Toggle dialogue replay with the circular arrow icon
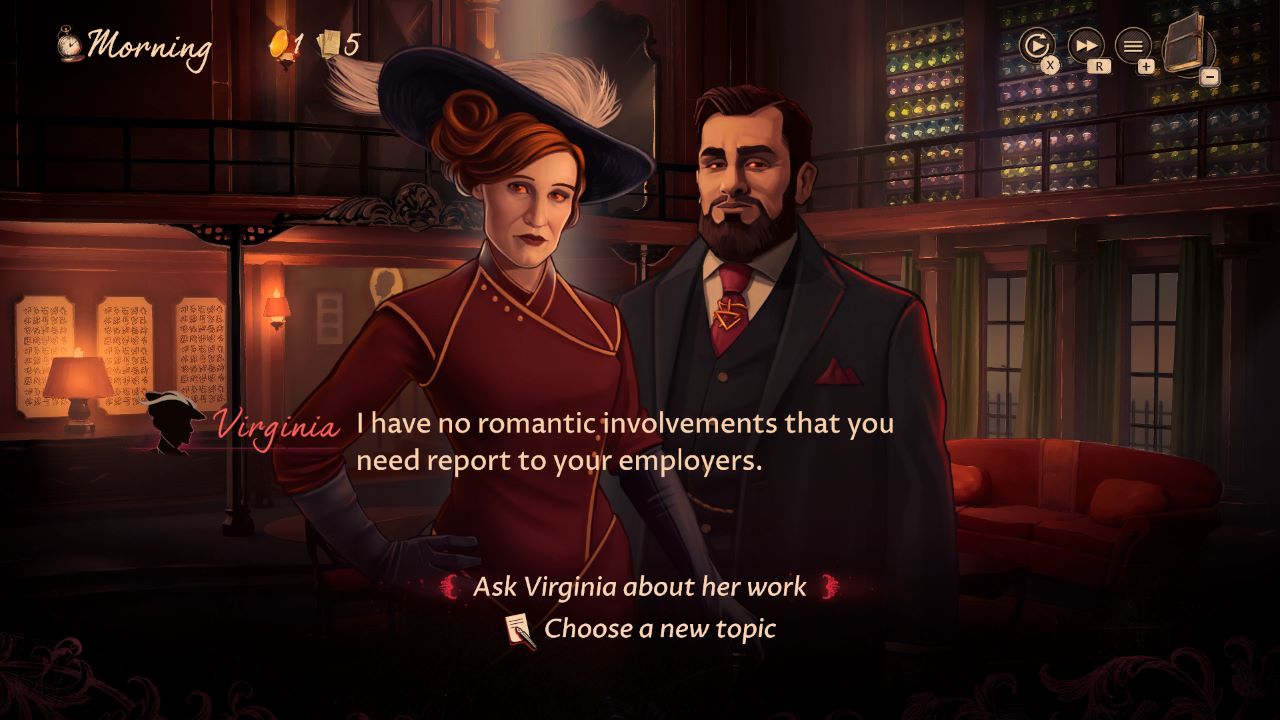Screen dimensions: 1280x720 click(1038, 44)
